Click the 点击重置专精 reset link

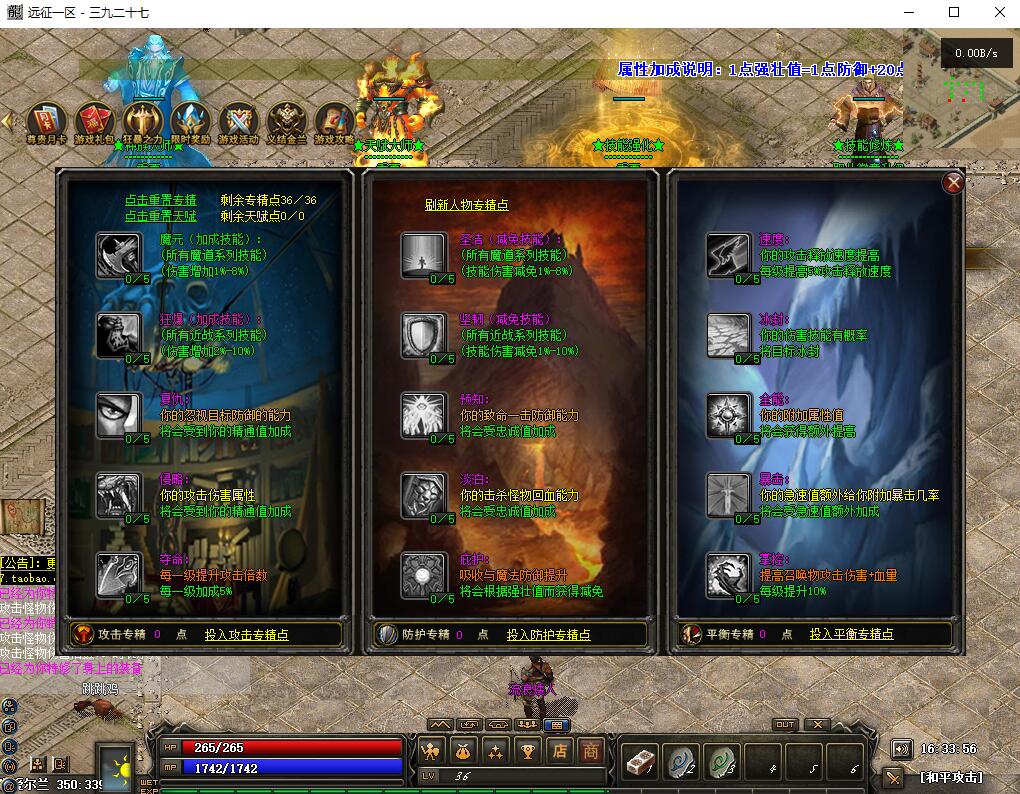161,200
